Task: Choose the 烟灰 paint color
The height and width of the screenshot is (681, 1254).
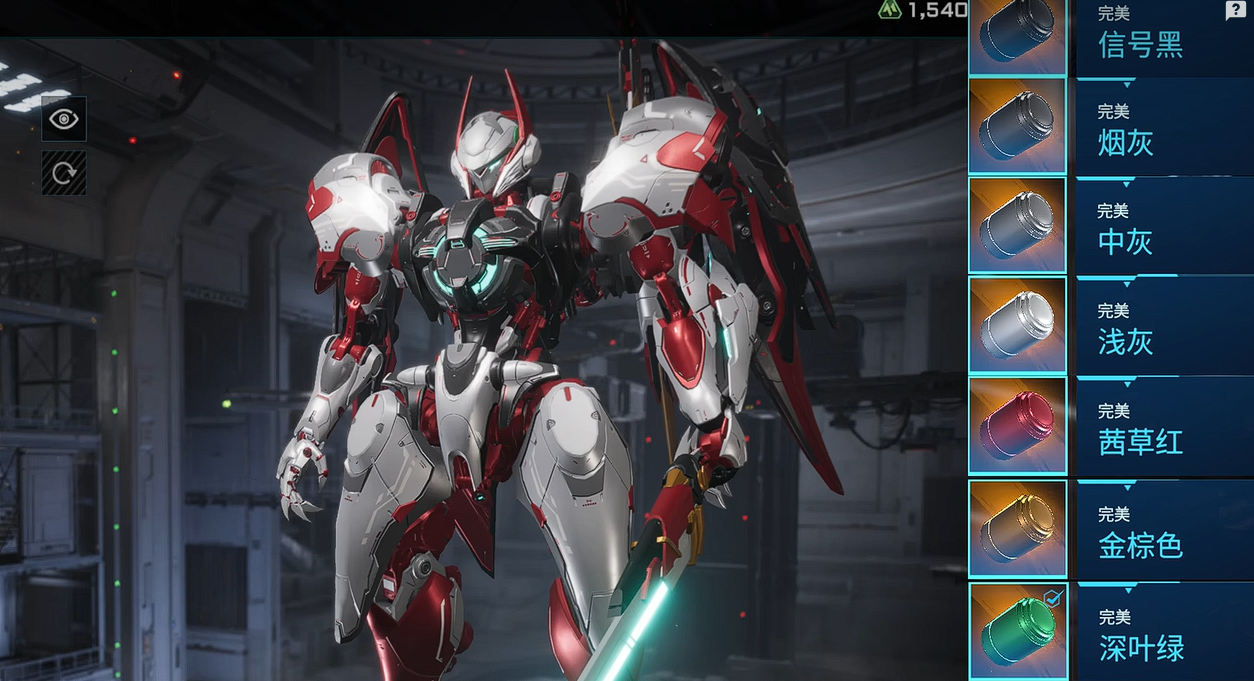Action: 1017,126
